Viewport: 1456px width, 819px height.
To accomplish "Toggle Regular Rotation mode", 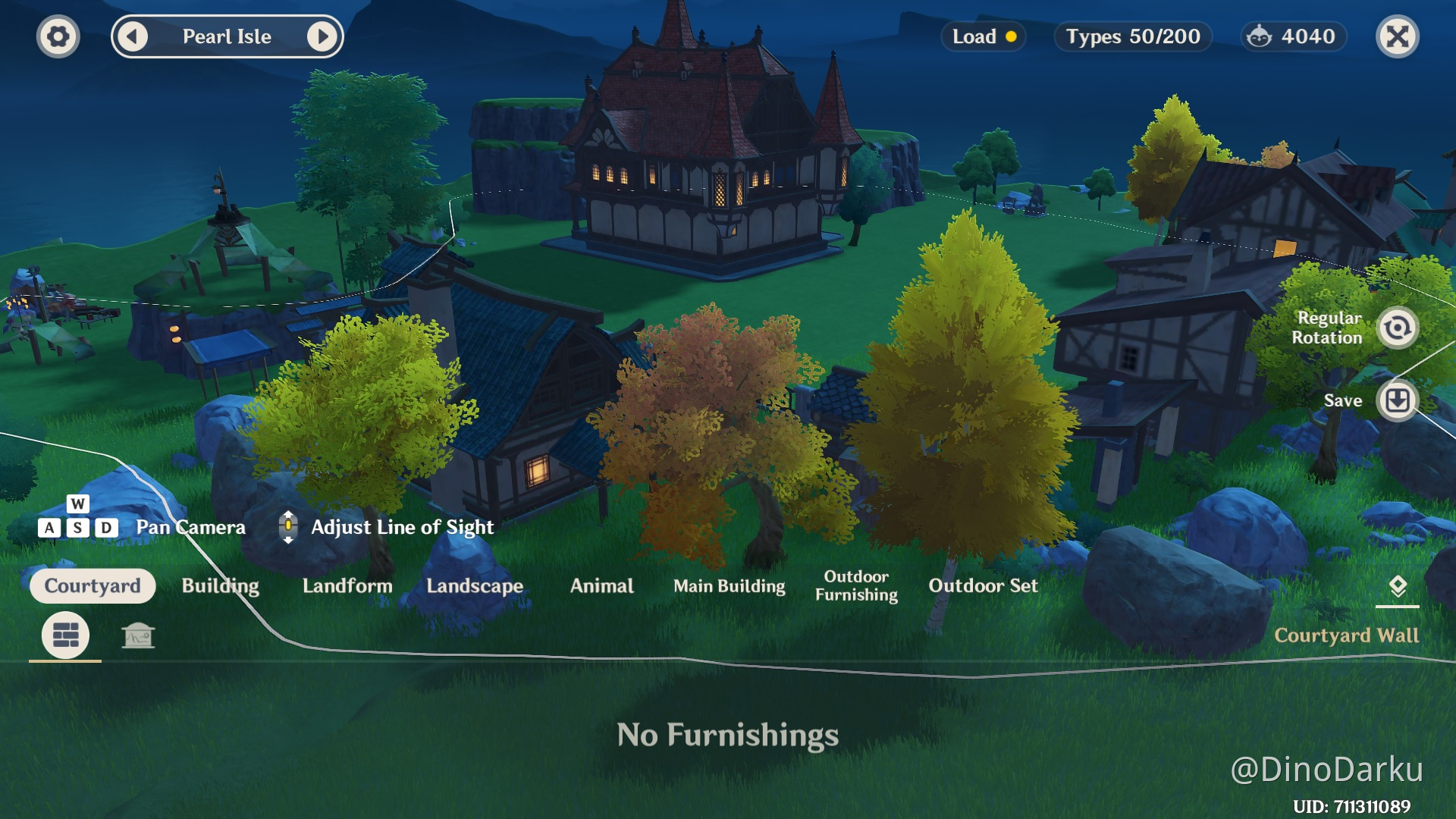I will [1397, 328].
